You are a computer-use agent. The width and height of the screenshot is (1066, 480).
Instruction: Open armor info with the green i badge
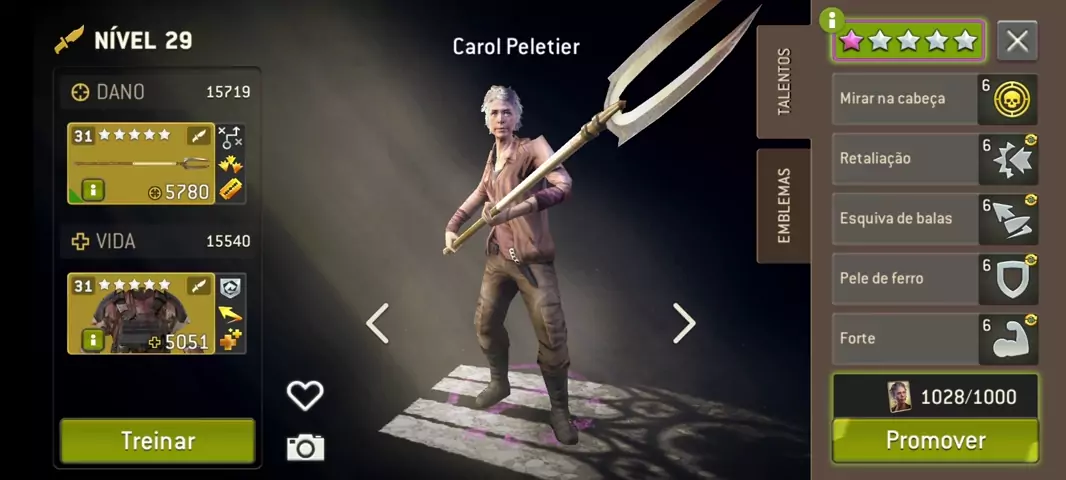(x=92, y=341)
